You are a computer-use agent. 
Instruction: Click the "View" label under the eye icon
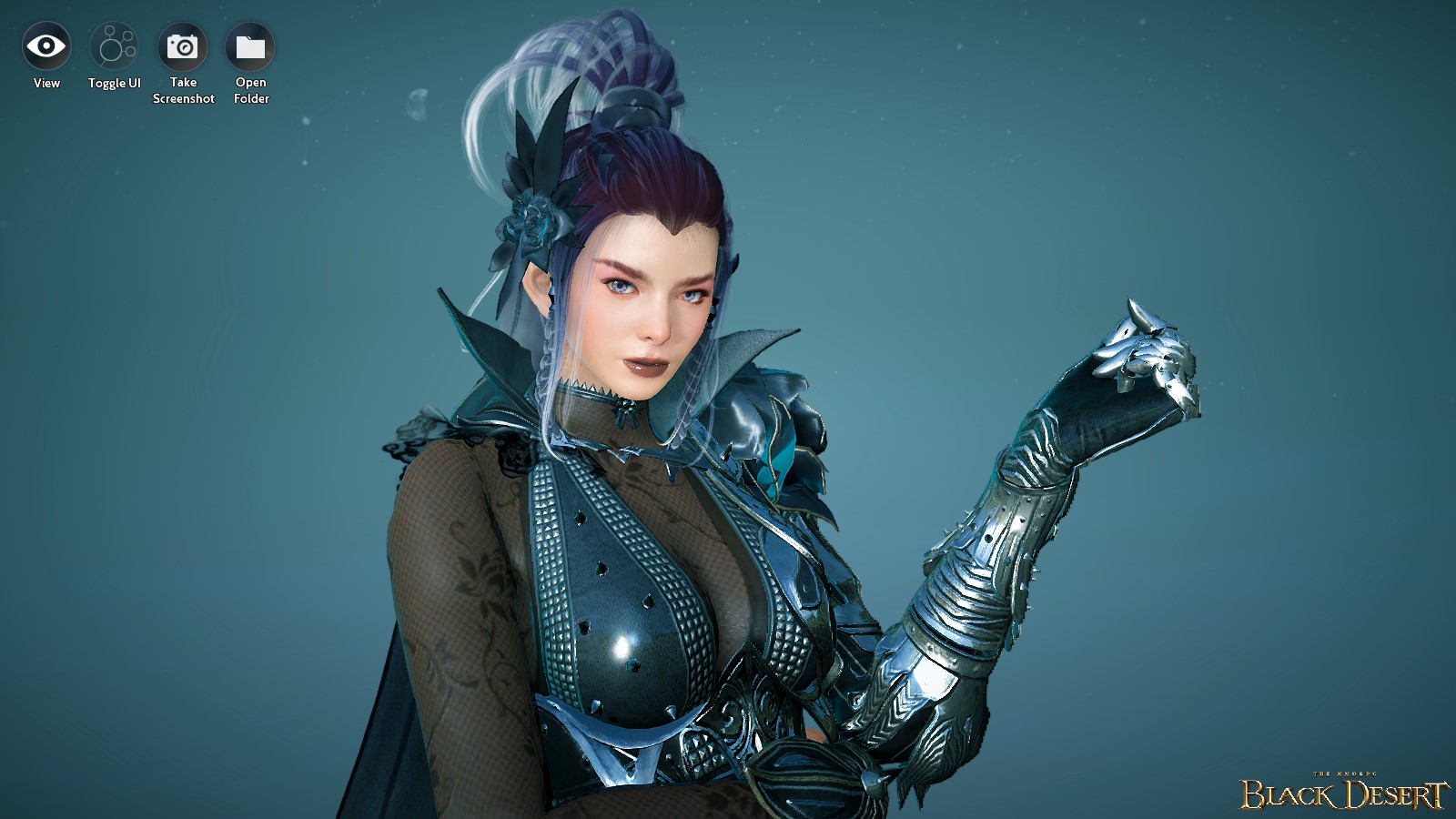click(x=45, y=83)
